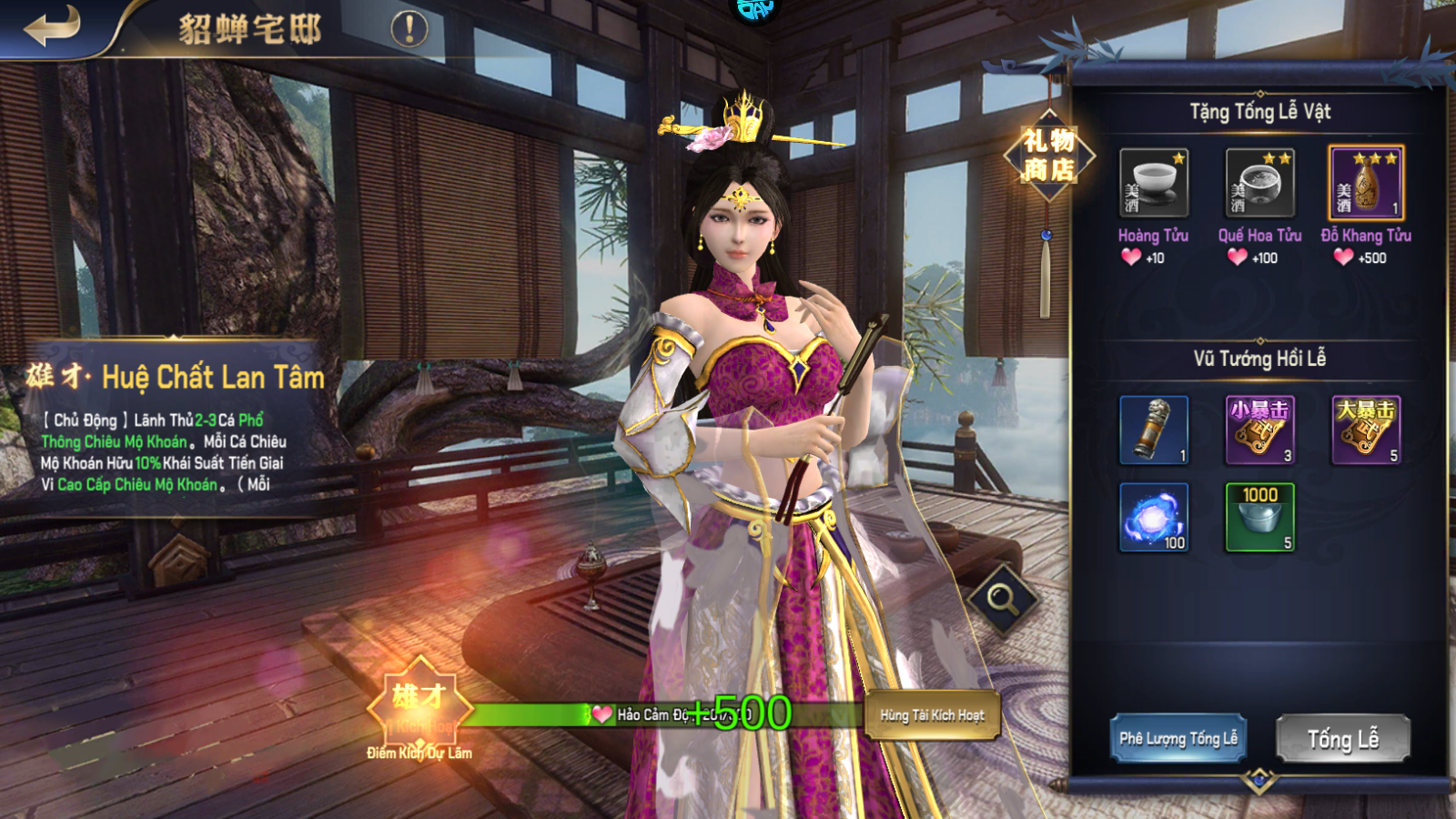The height and width of the screenshot is (819, 1456).
Task: Go back using the arrow button
Action: tap(53, 26)
